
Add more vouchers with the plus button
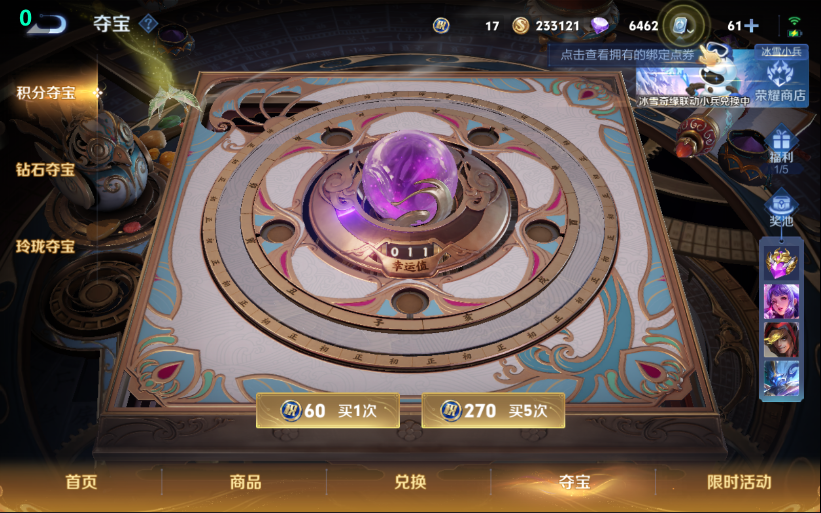click(x=752, y=26)
